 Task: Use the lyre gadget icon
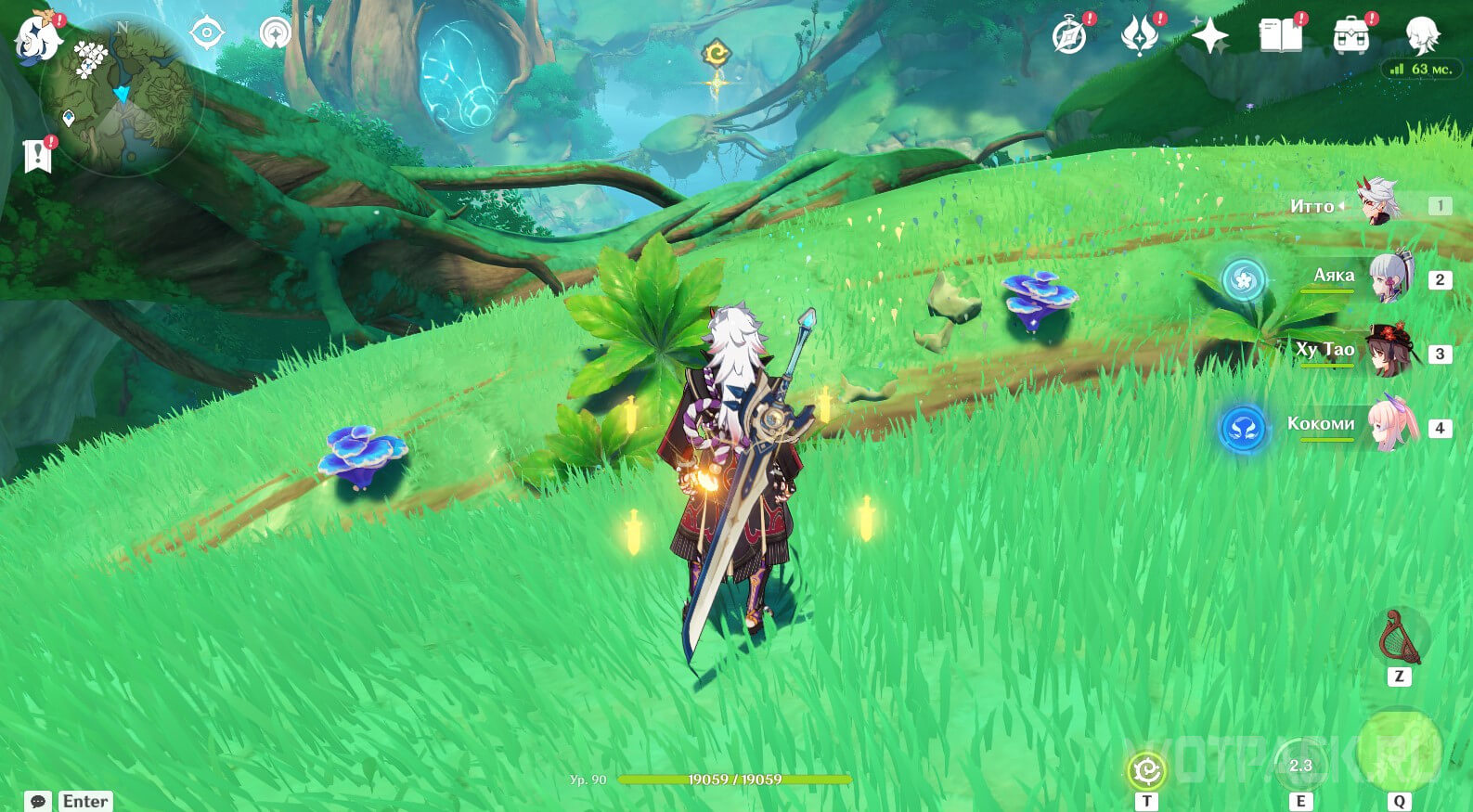click(1399, 637)
